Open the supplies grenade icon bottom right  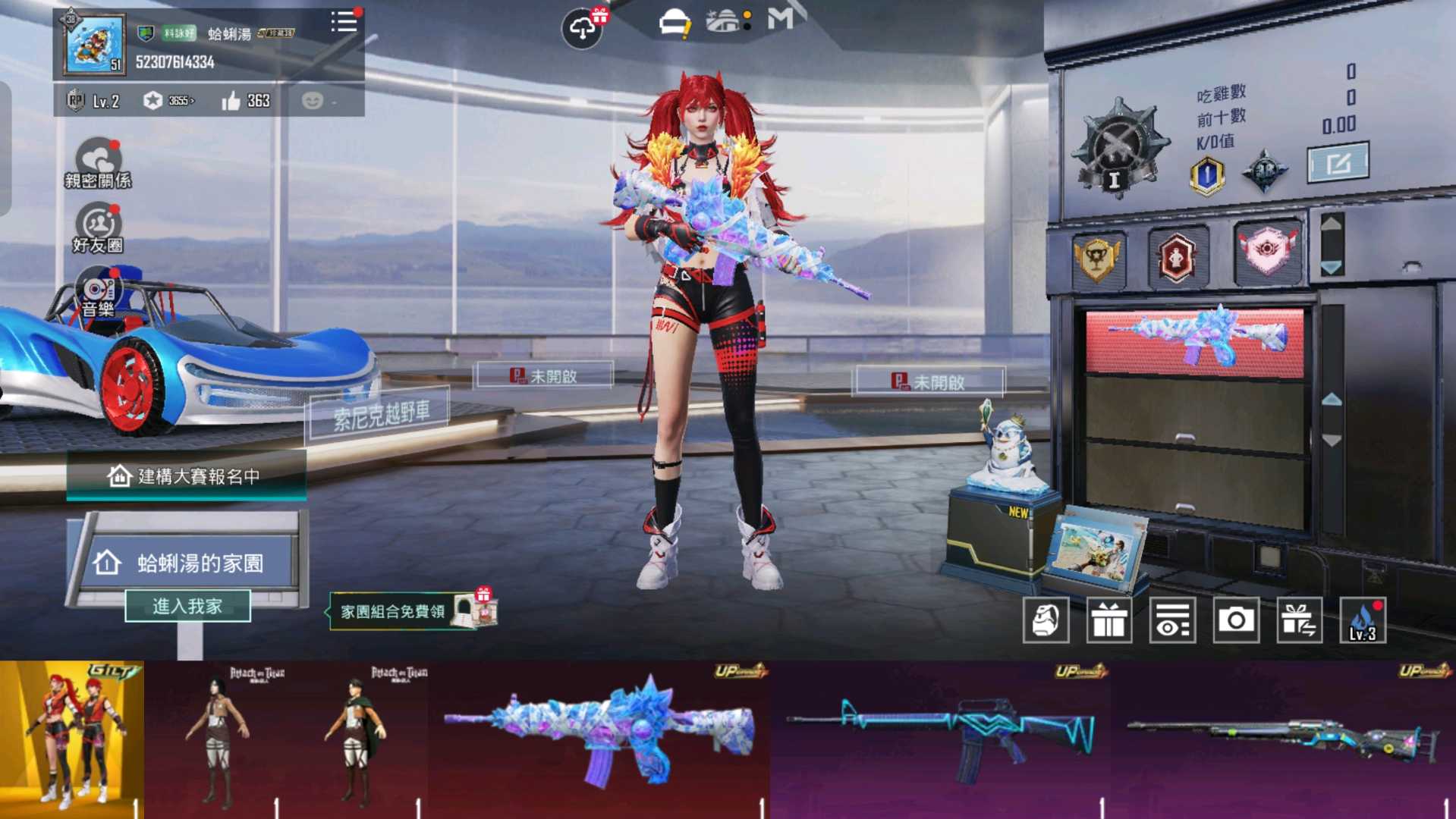tap(1046, 620)
